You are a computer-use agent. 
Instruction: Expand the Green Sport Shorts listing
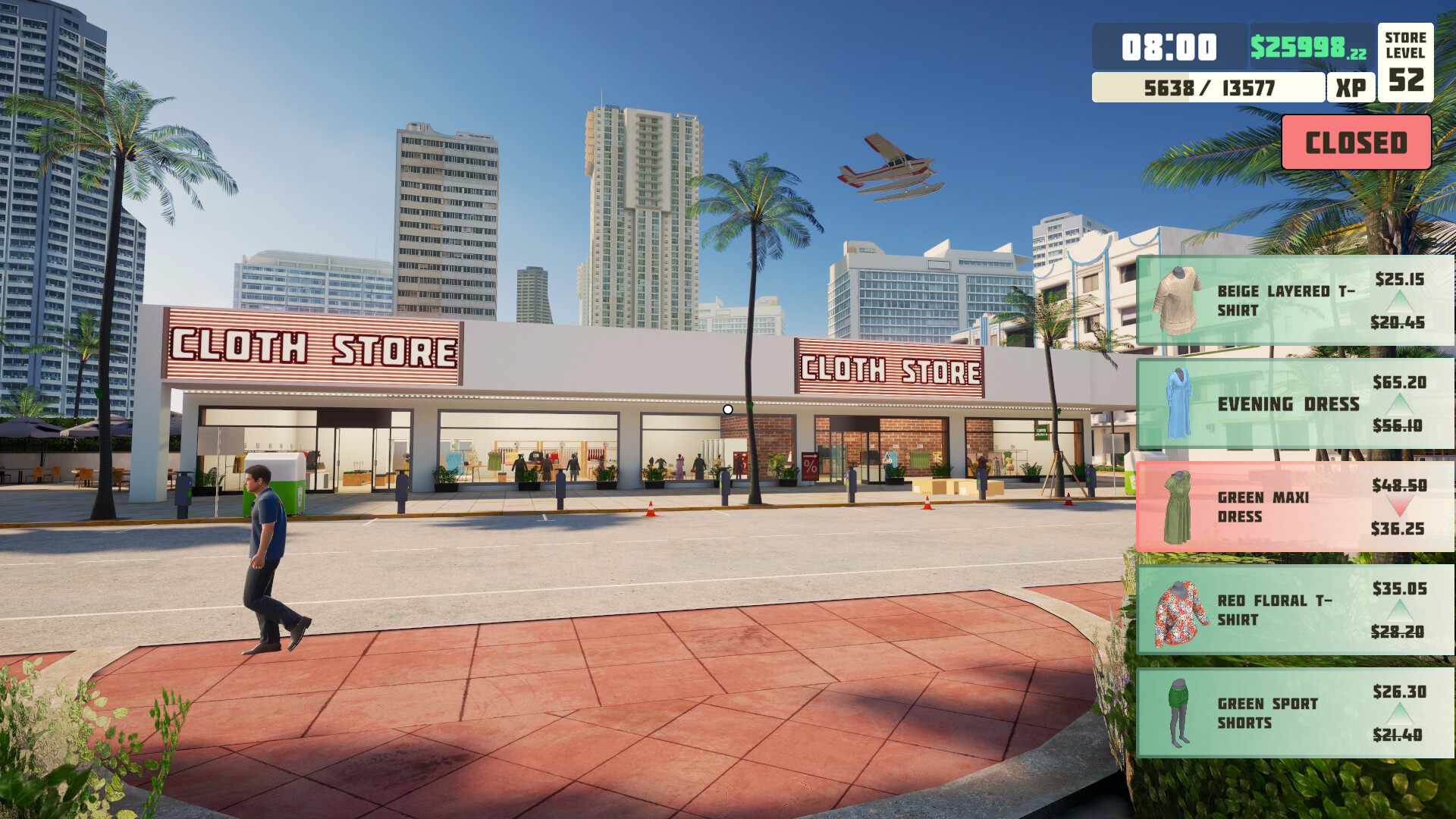[1289, 714]
